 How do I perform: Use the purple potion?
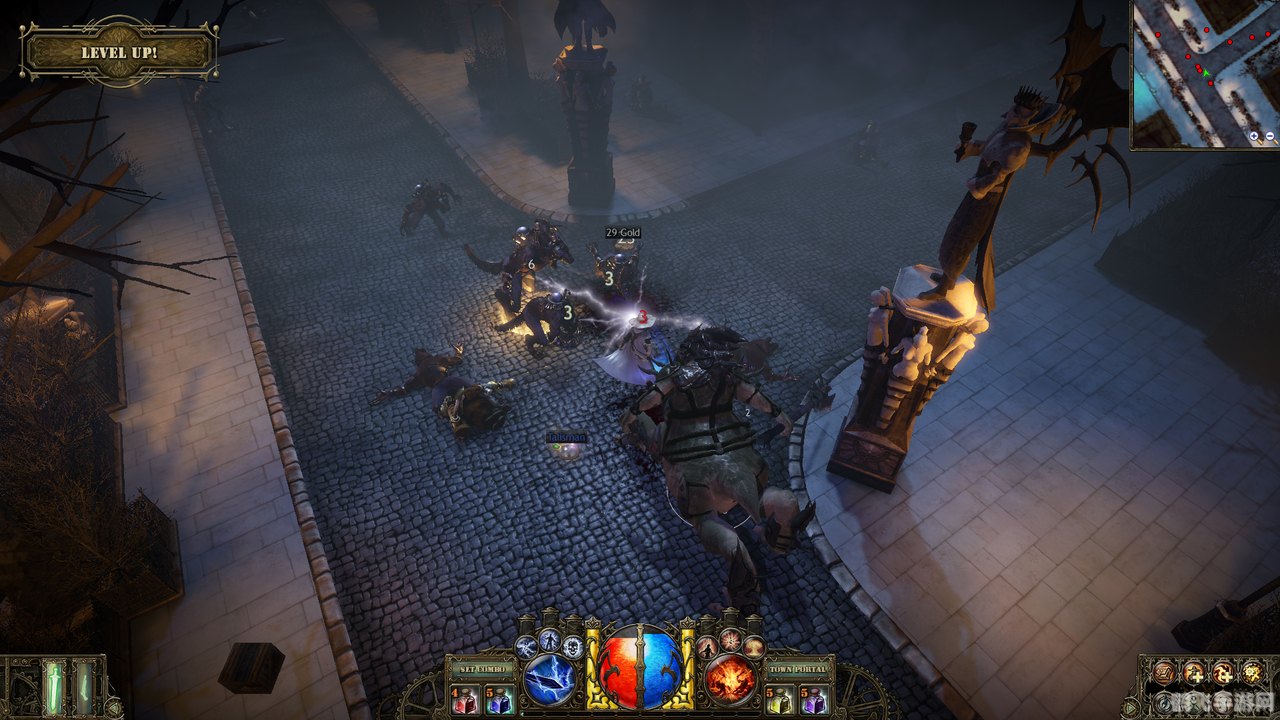[x=811, y=699]
